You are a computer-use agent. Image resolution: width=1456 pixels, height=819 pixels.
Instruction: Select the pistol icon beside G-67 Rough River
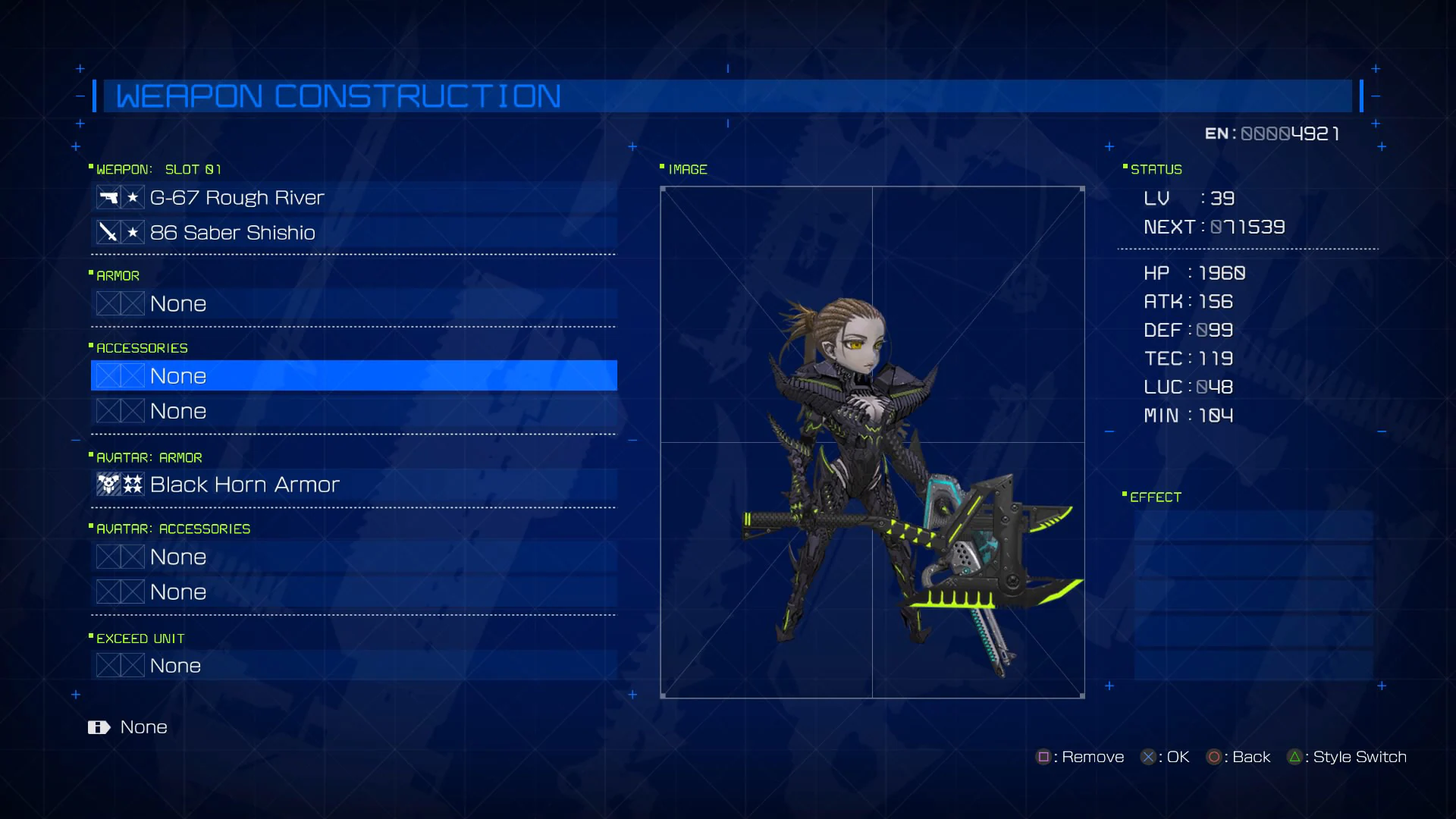108,197
